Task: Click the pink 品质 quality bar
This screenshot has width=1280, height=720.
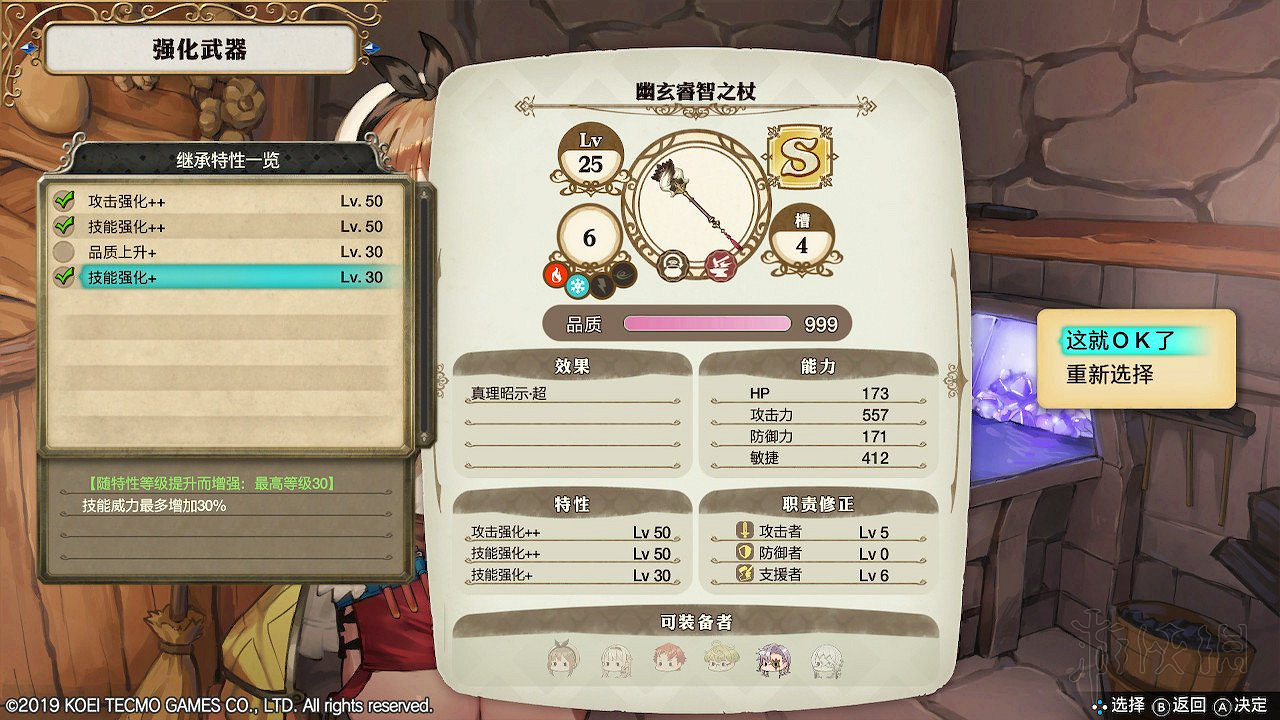Action: (x=707, y=324)
